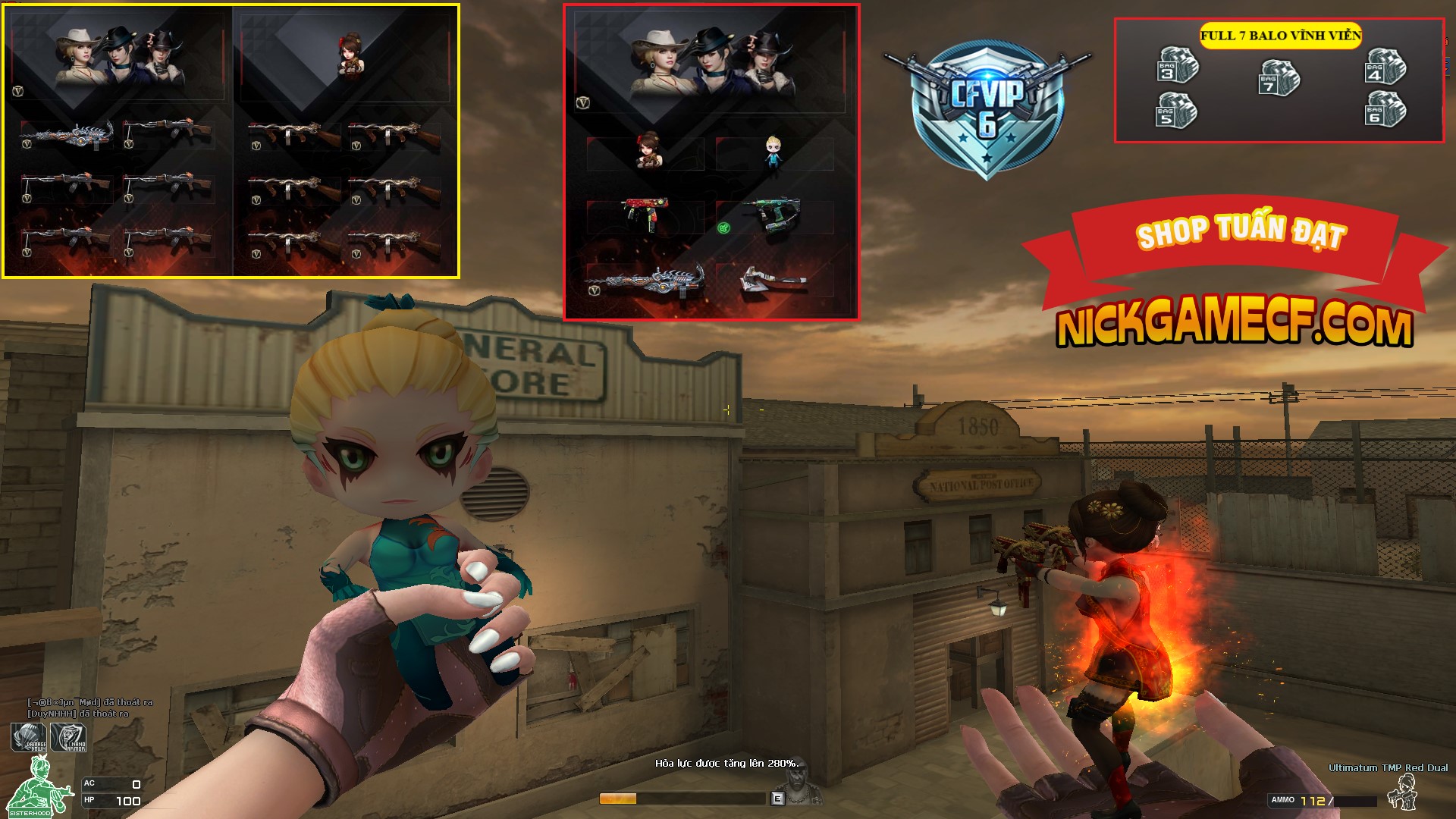Pick the Bag 6 backpack icon
This screenshot has width=1456, height=819.
pos(1385,110)
